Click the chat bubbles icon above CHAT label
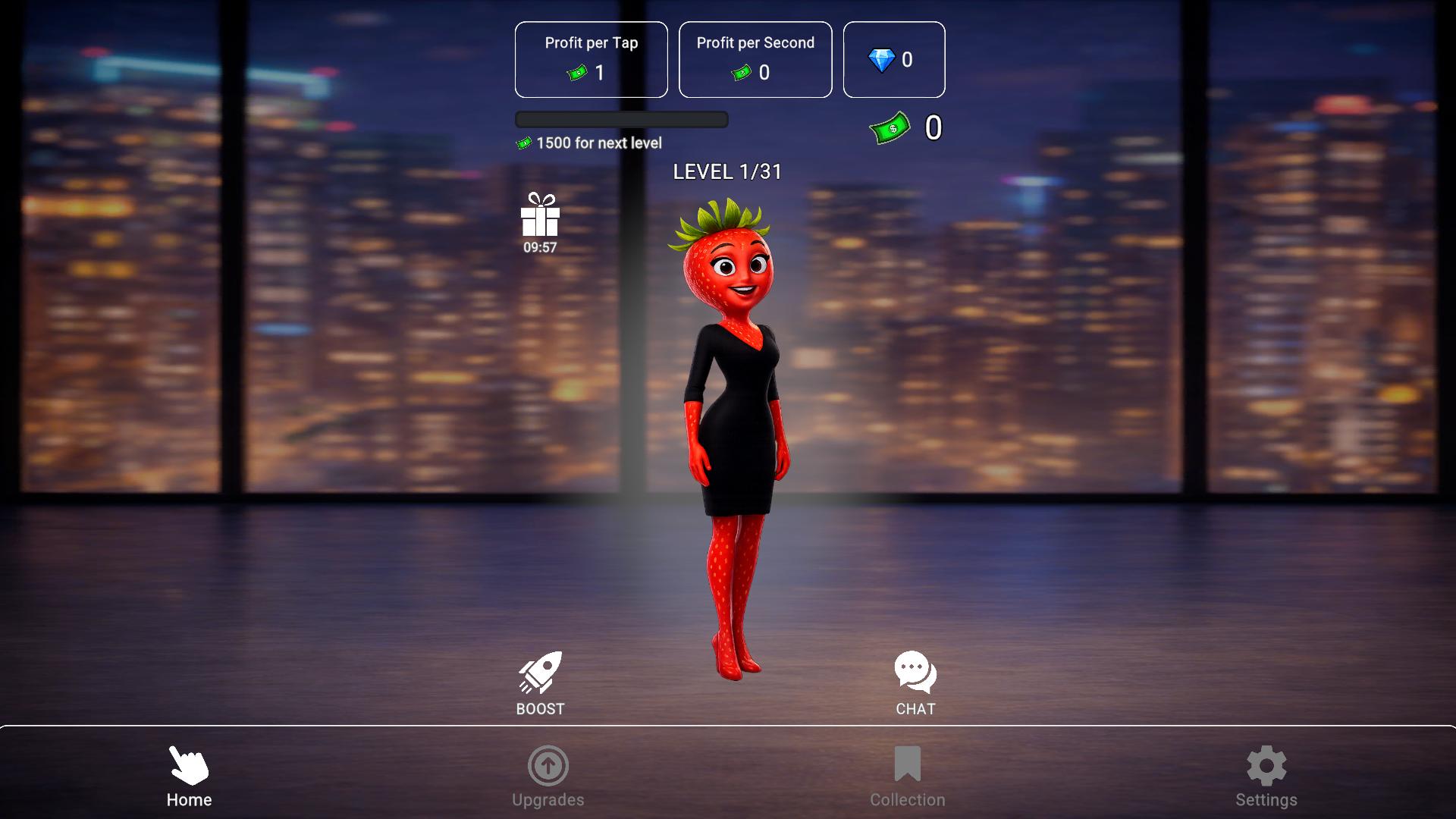 point(915,670)
